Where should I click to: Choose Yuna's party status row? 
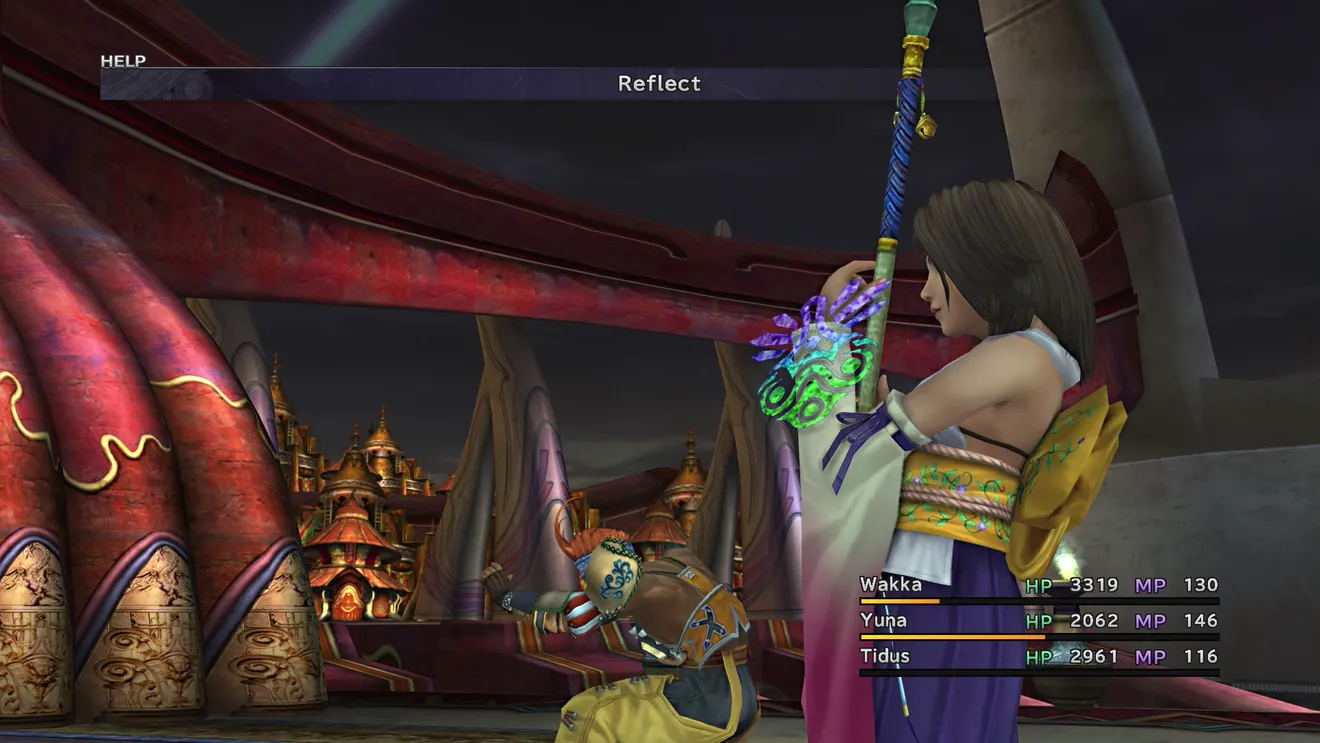pos(1038,621)
